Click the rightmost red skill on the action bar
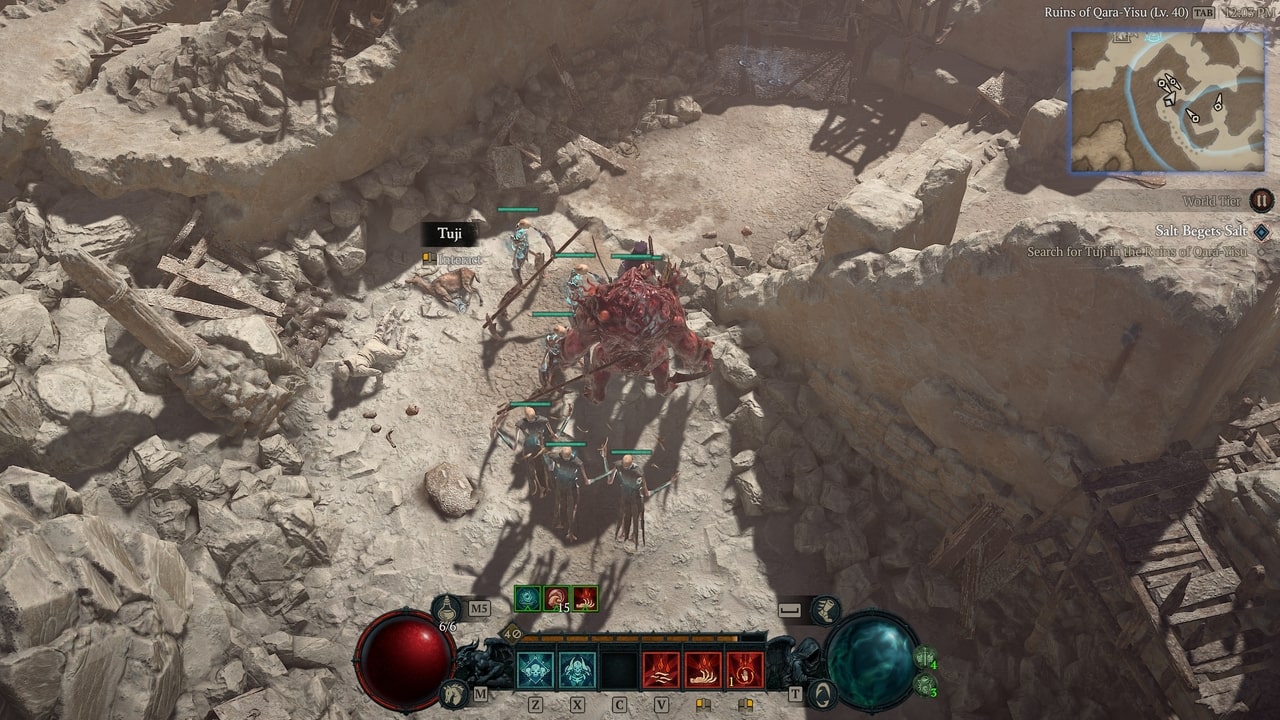 [746, 668]
